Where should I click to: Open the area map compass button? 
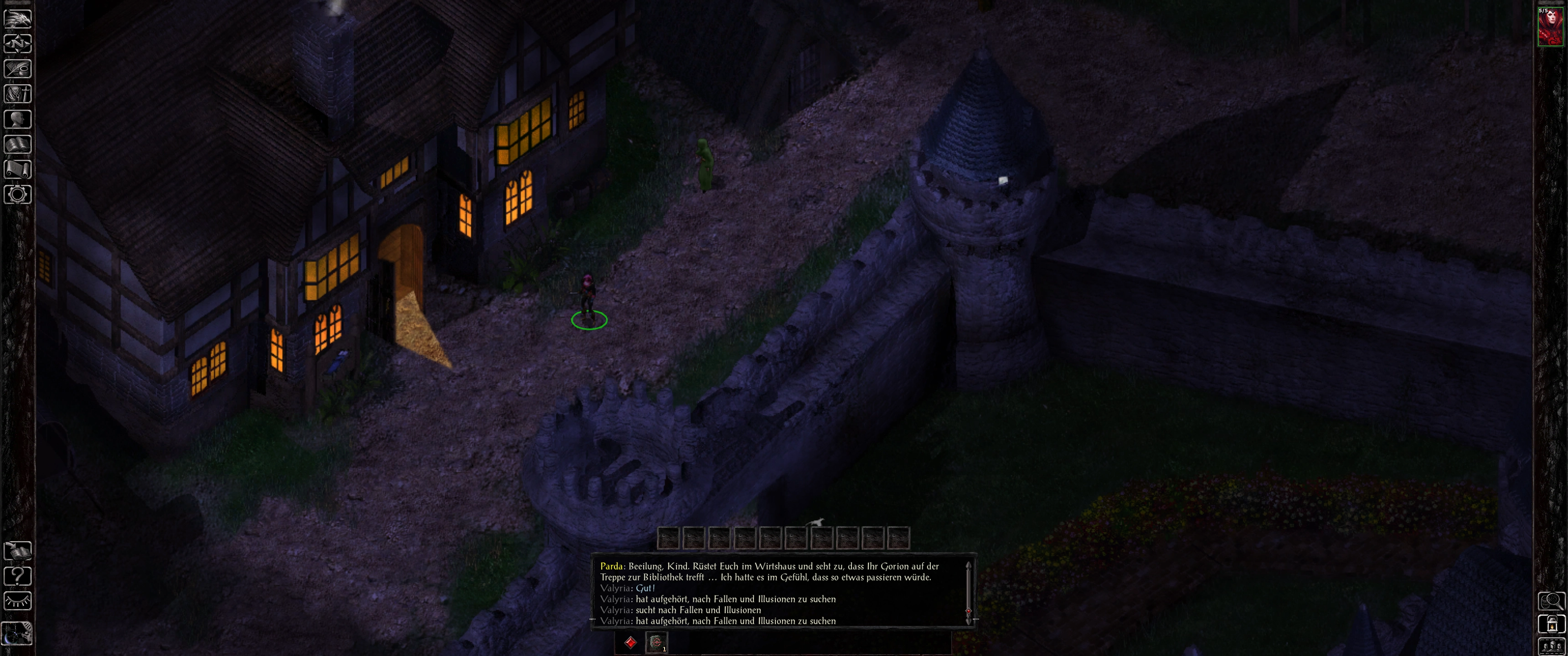pos(18,44)
